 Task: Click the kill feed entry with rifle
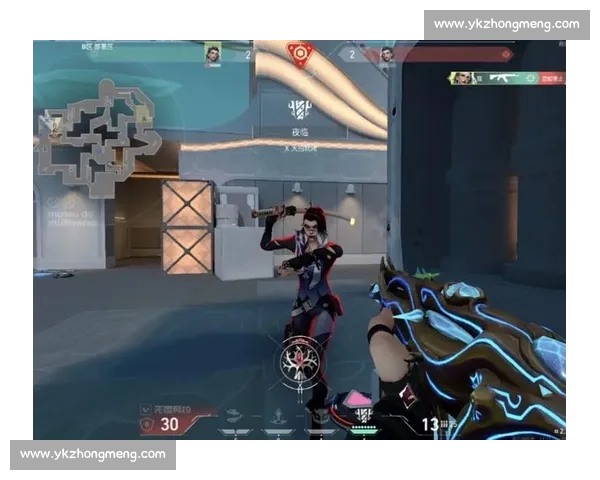point(507,78)
